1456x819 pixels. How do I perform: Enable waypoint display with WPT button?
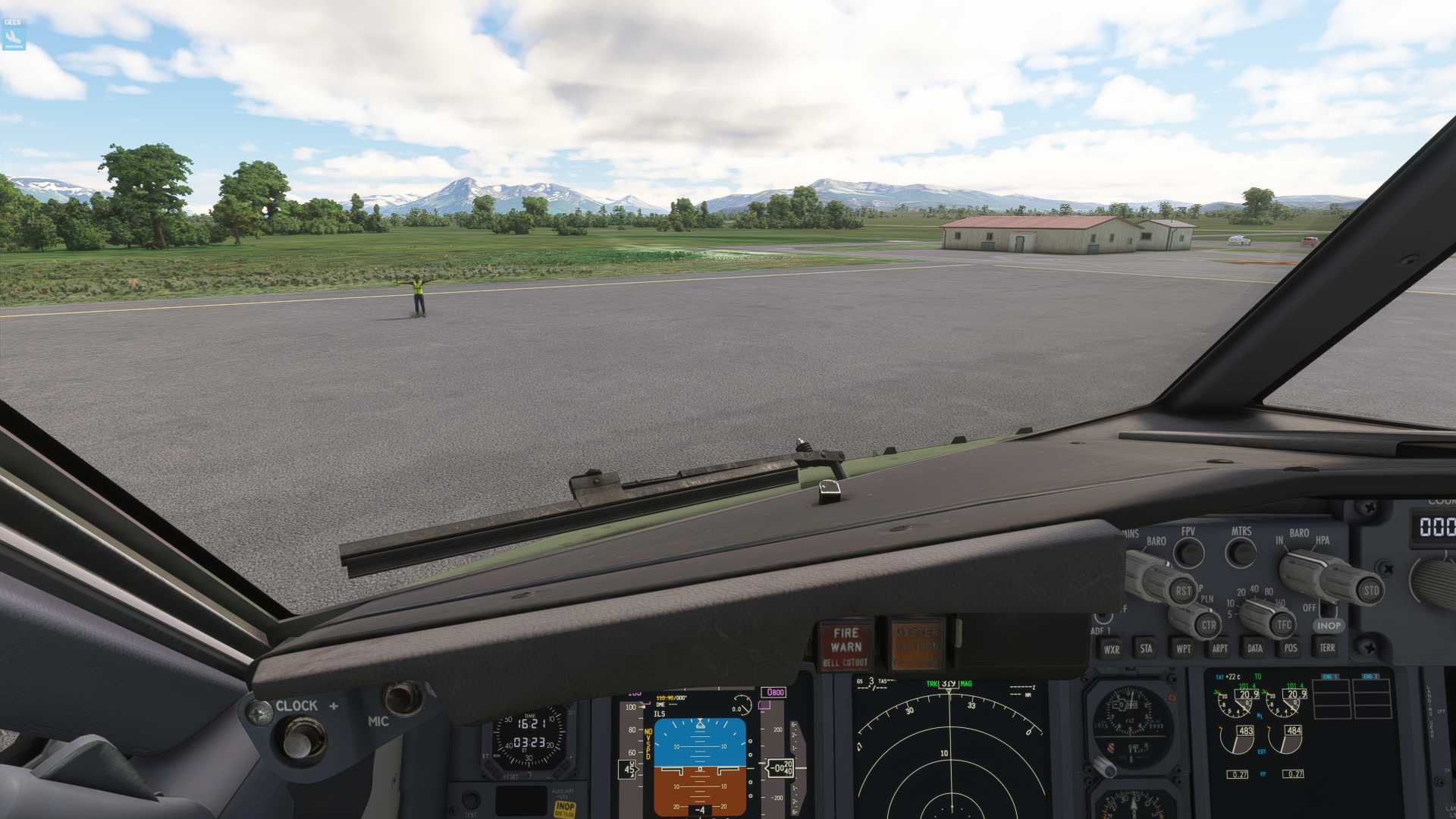(1183, 648)
